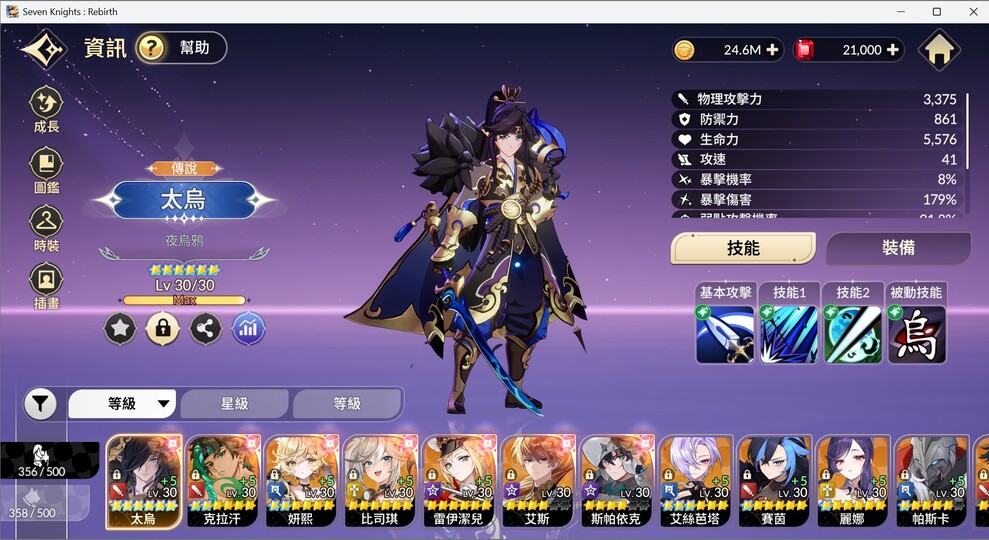Open the 圖鑑 codex menu
The height and width of the screenshot is (540, 989).
tap(46, 169)
